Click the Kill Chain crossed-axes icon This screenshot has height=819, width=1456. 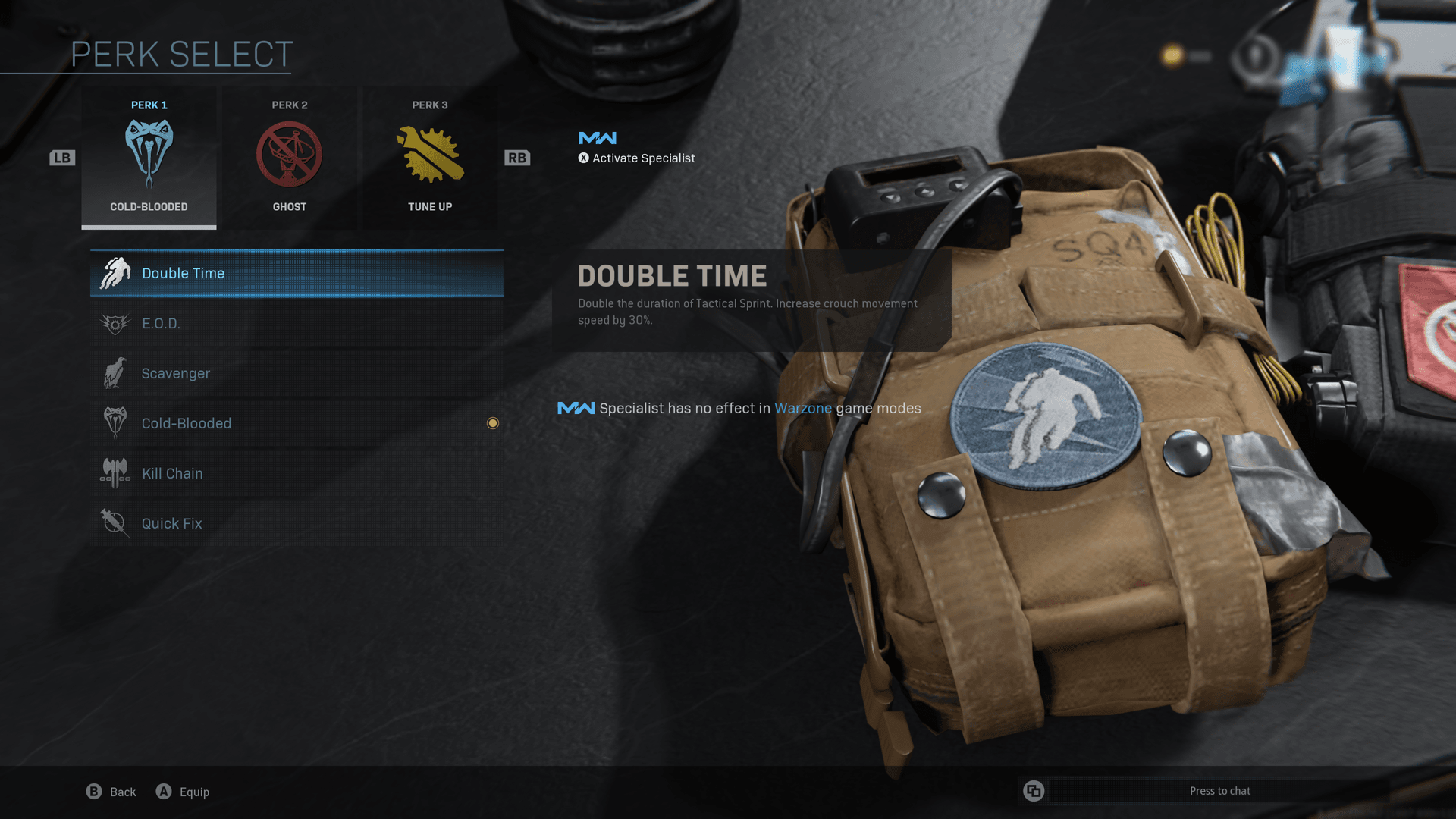tap(114, 472)
